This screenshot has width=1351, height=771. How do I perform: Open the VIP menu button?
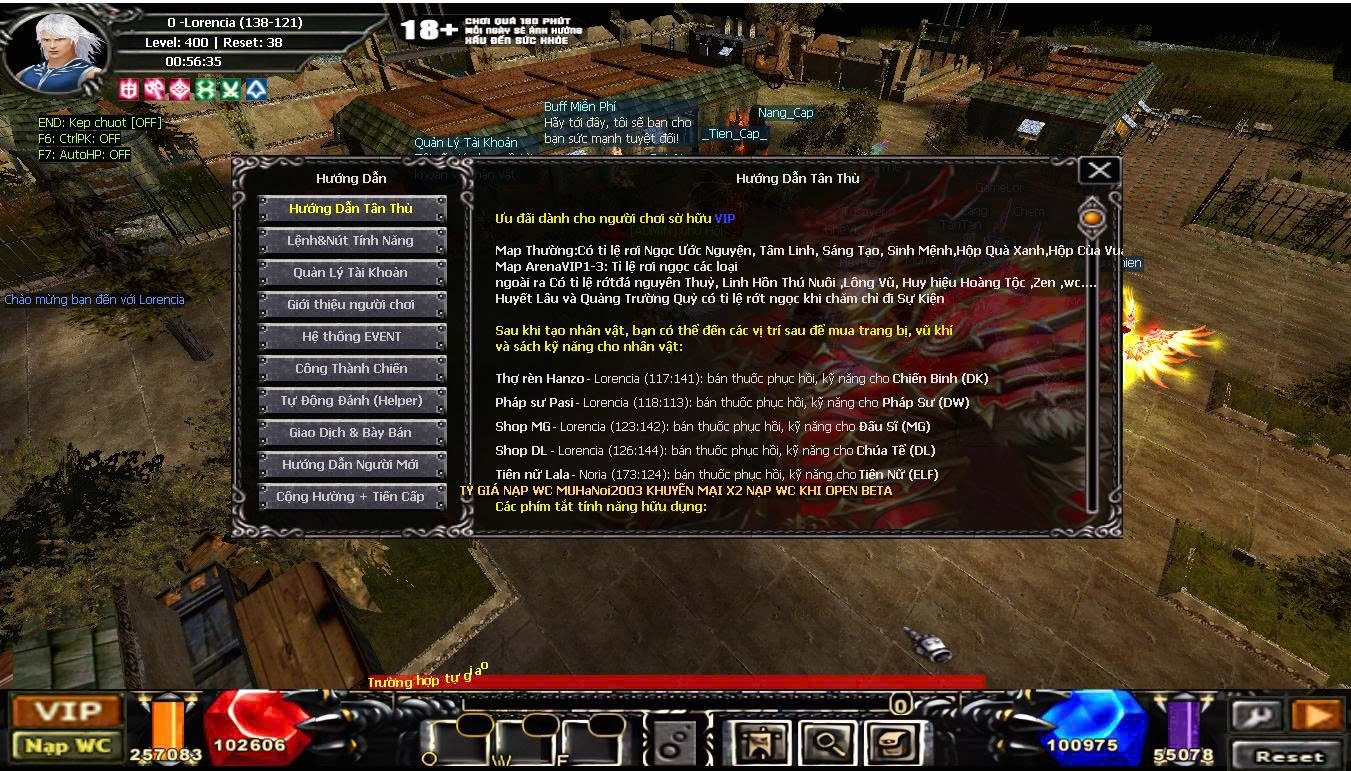[x=68, y=711]
